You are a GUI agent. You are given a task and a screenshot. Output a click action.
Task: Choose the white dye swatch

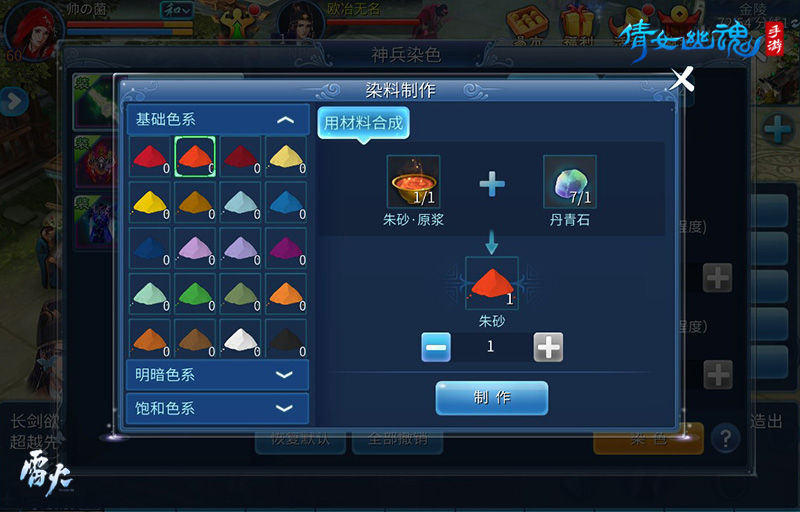click(240, 337)
